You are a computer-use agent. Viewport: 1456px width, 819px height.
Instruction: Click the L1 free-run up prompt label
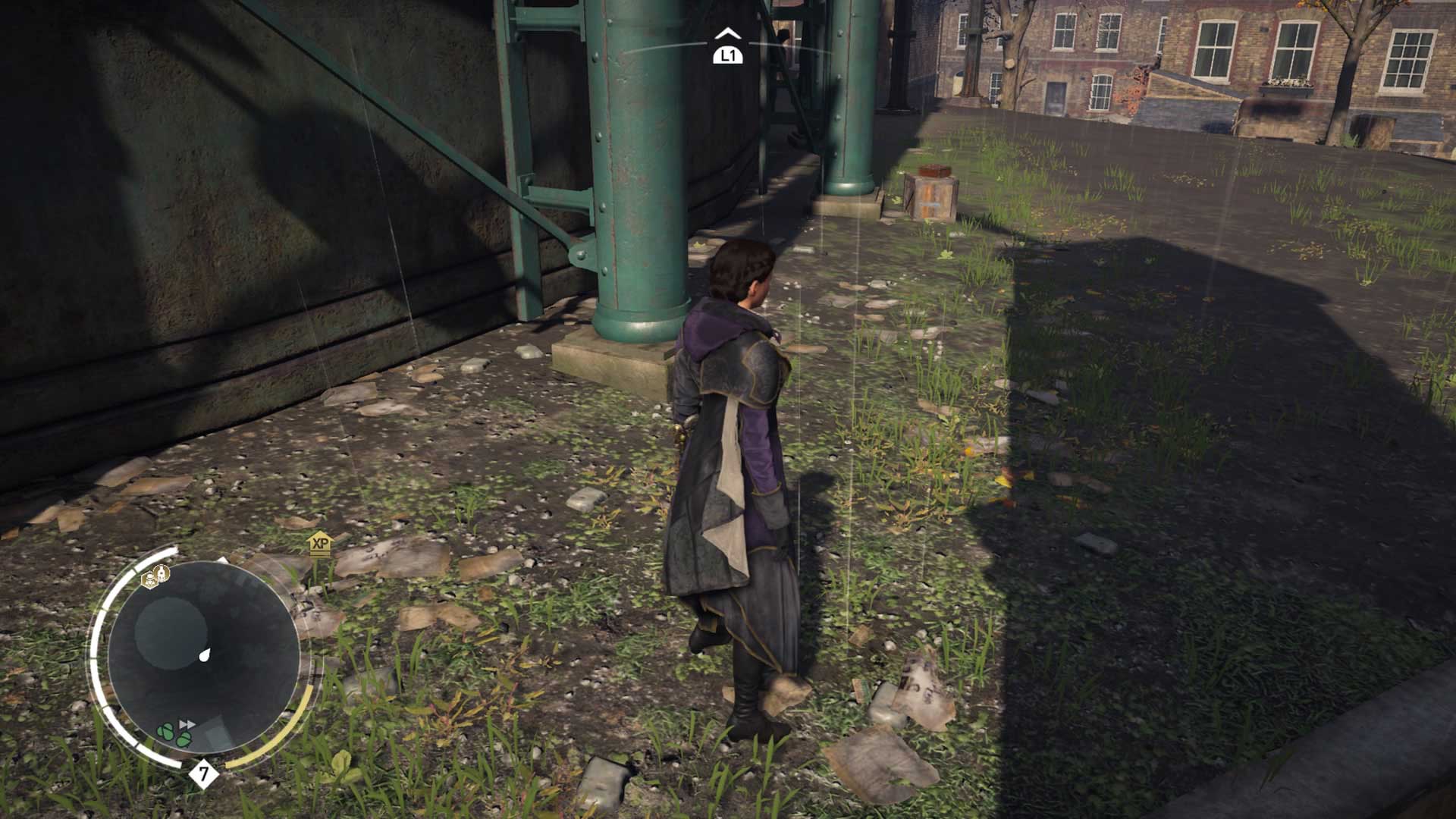729,55
